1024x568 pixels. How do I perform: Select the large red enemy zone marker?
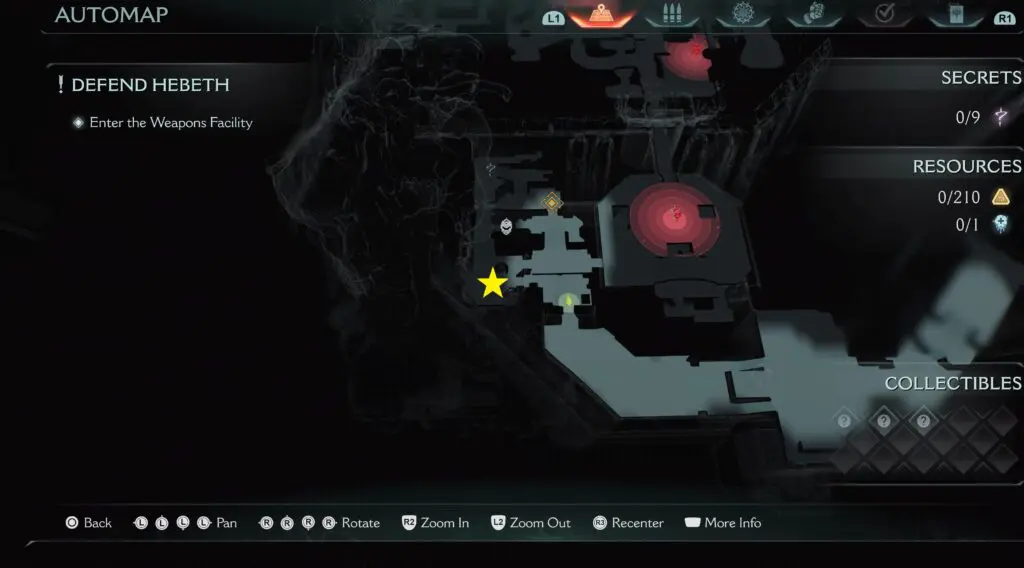pos(677,213)
